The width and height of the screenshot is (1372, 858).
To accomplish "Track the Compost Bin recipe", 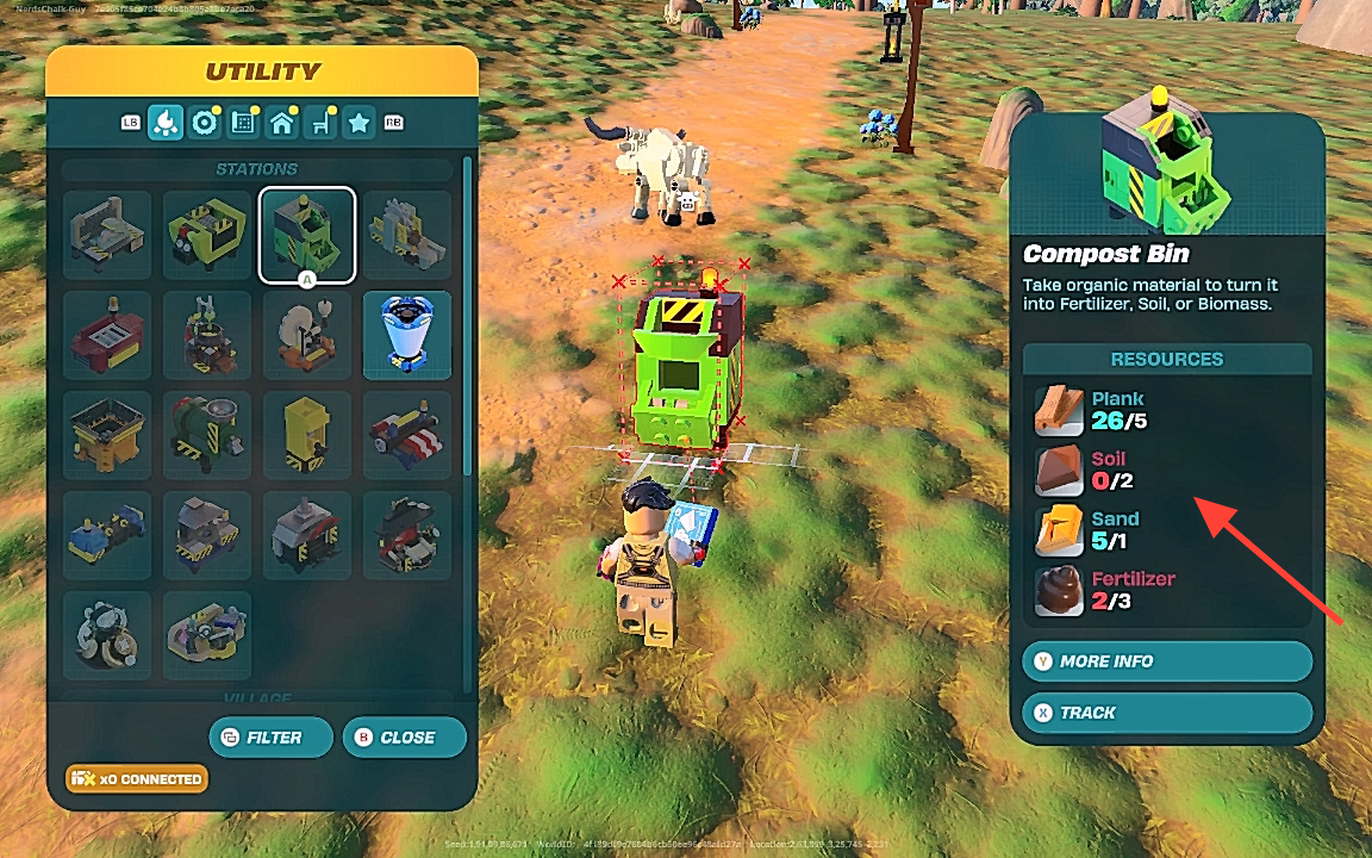I will point(1166,713).
